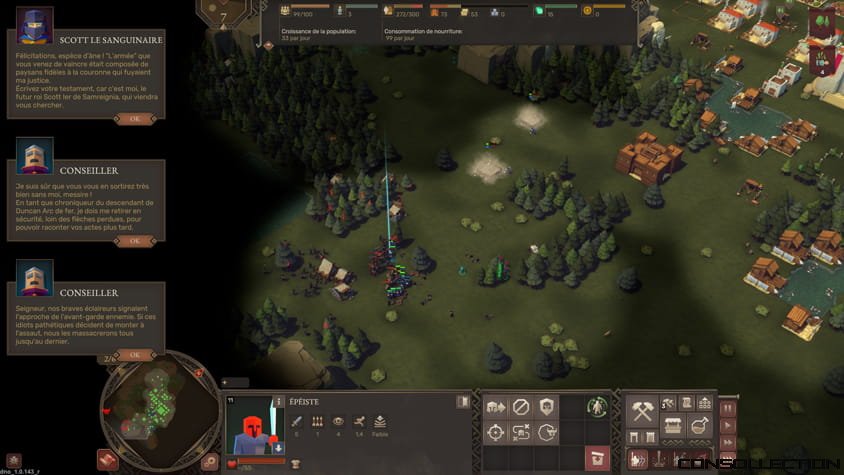The image size is (844, 475).
Task: Select the crosshair attack target command
Action: [x=495, y=433]
